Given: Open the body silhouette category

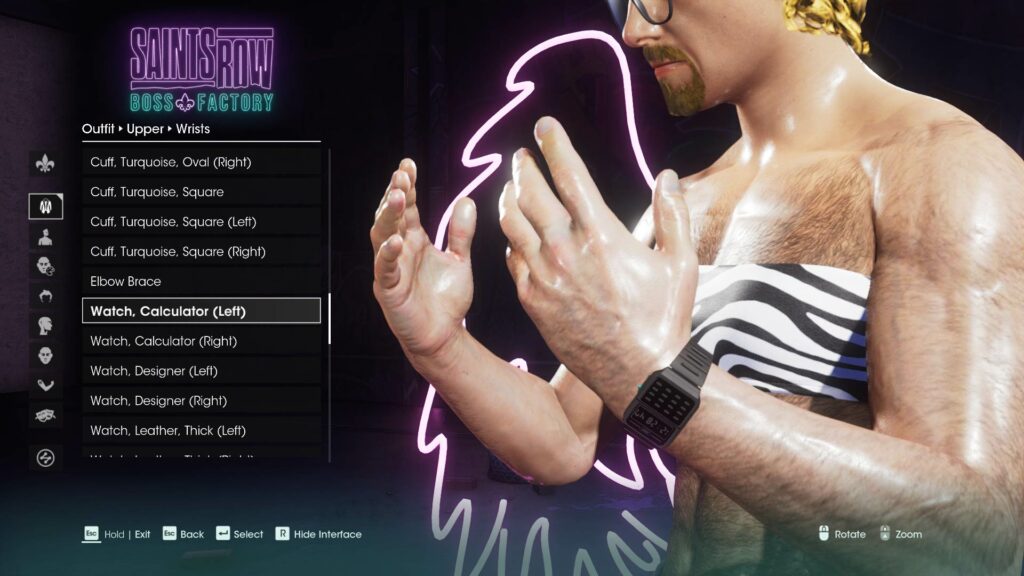Looking at the screenshot, I should [45, 237].
